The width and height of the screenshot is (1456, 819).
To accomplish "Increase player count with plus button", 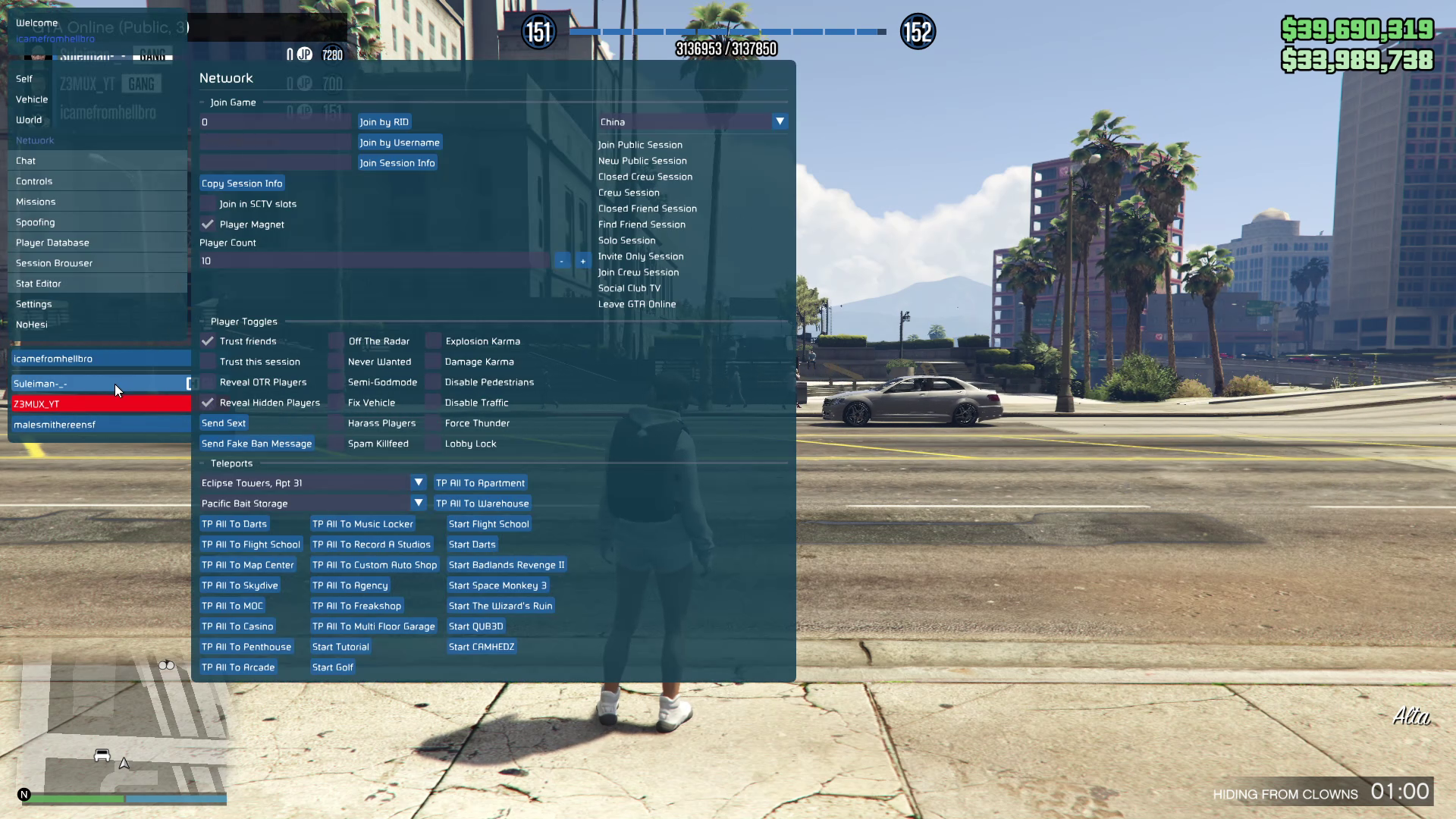I will click(x=582, y=261).
